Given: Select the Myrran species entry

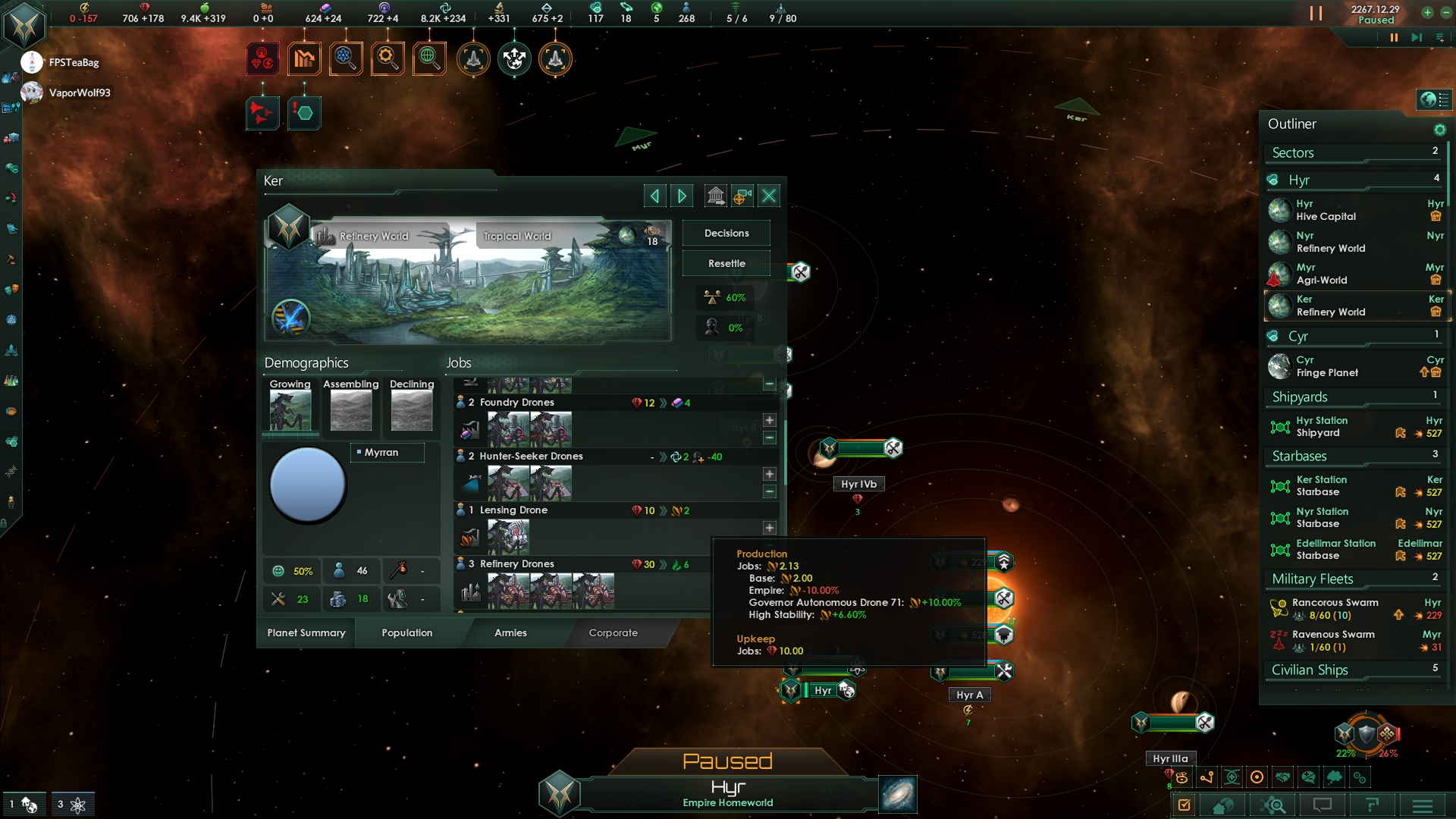Looking at the screenshot, I should pos(387,453).
